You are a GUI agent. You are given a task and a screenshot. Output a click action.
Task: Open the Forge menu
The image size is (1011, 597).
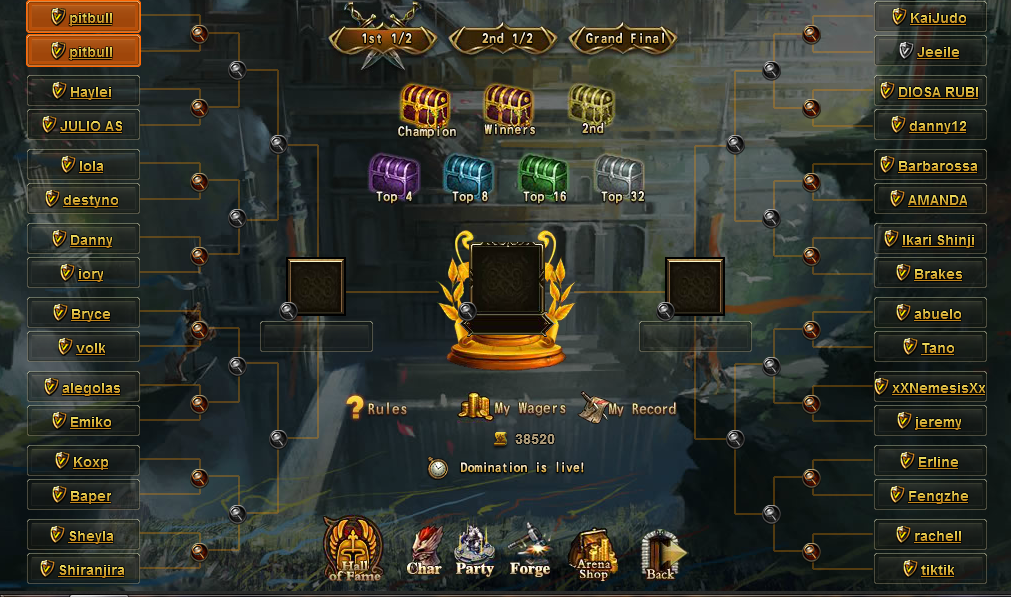(529, 551)
